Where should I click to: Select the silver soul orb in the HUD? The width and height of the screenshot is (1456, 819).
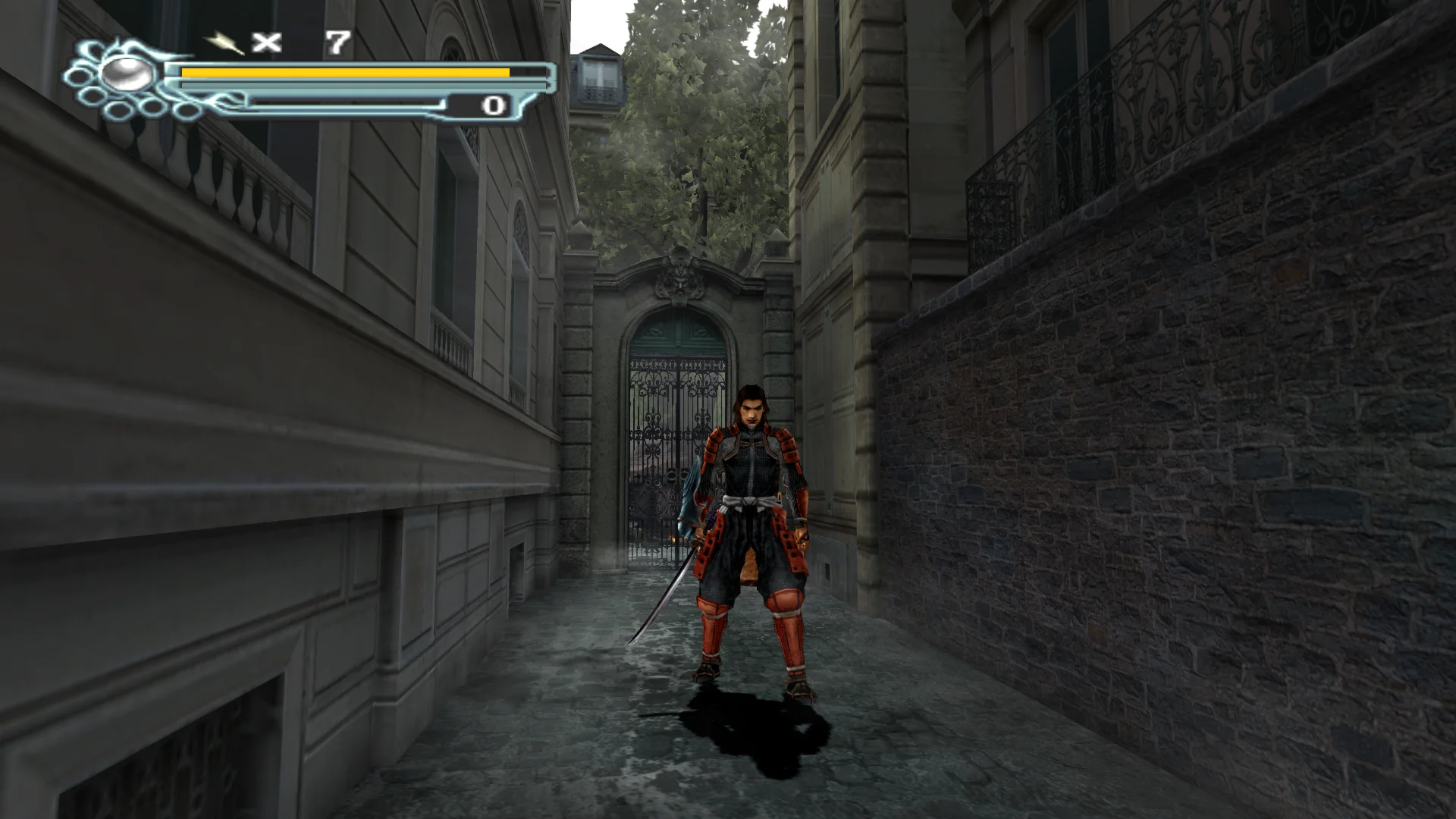click(127, 74)
